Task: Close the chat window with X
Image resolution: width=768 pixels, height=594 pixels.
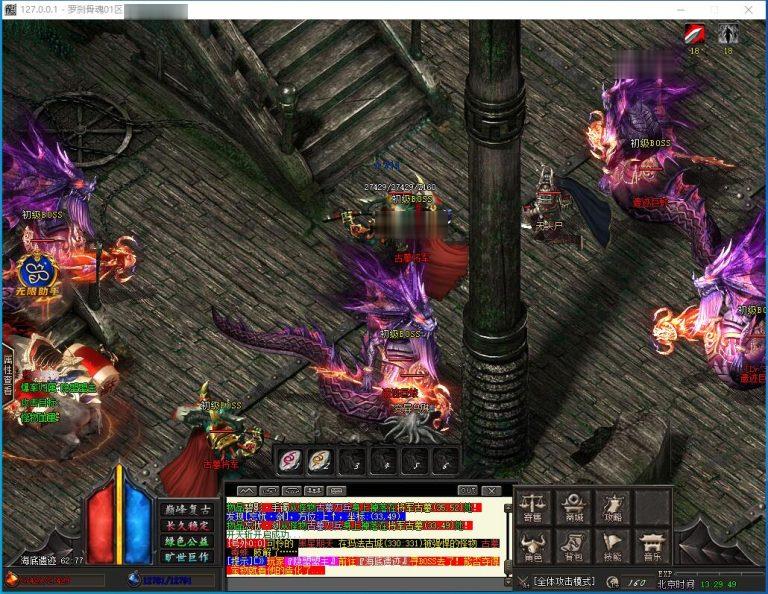Action: coord(491,490)
